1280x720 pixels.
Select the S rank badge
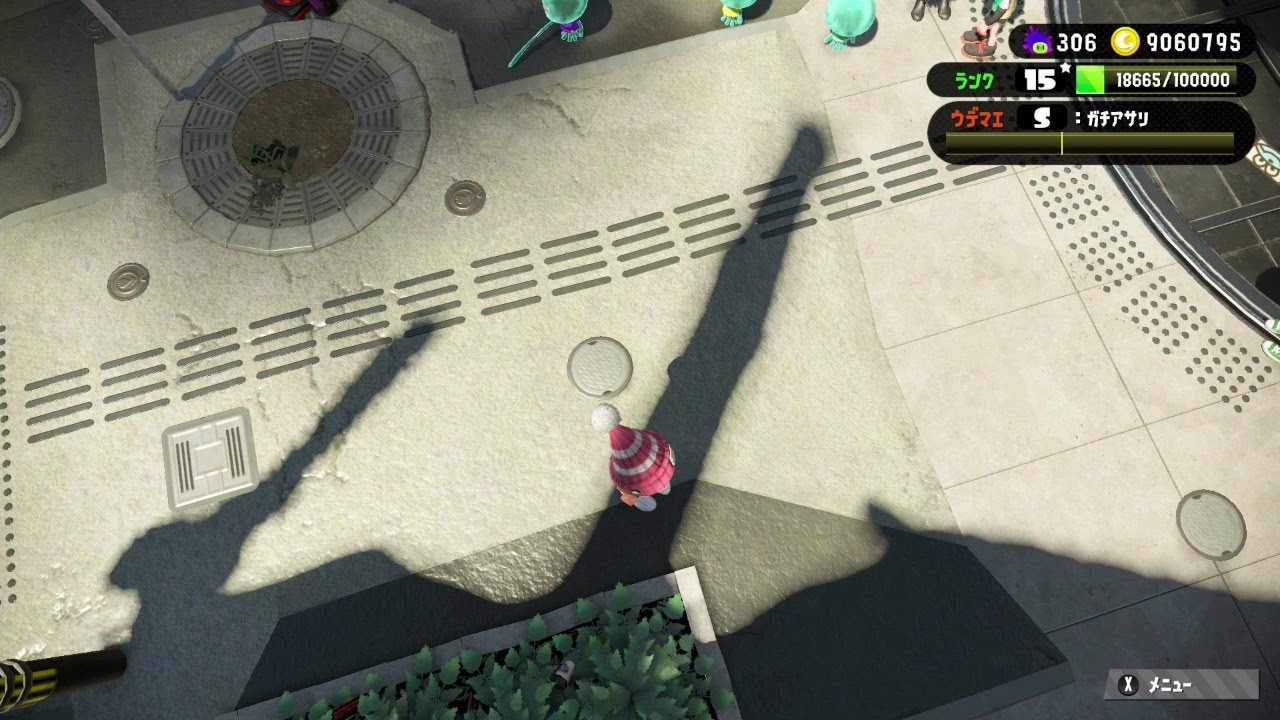1040,118
